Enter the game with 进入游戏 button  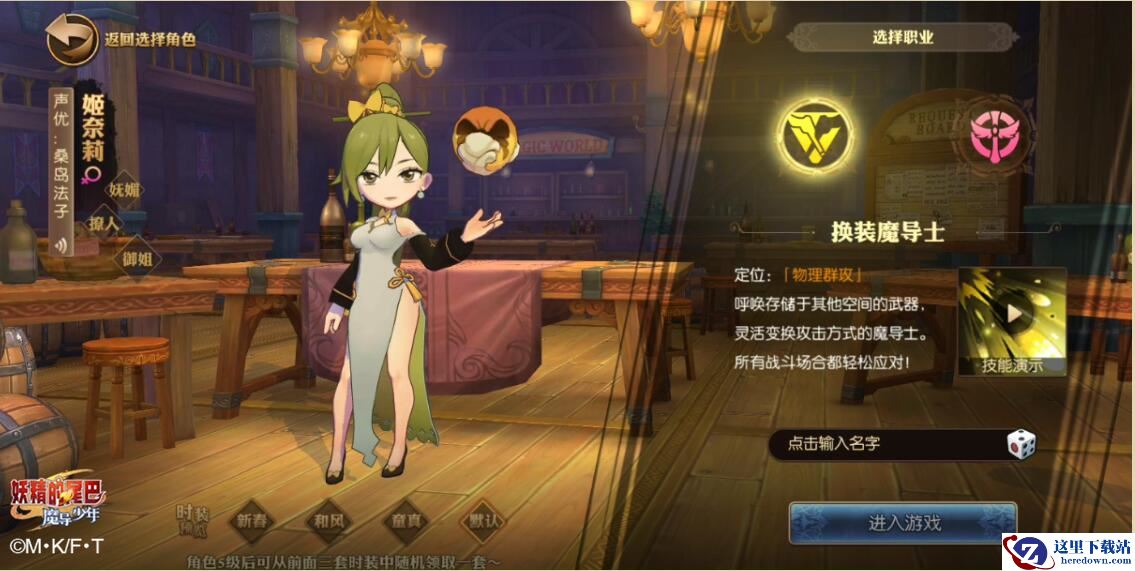point(902,523)
